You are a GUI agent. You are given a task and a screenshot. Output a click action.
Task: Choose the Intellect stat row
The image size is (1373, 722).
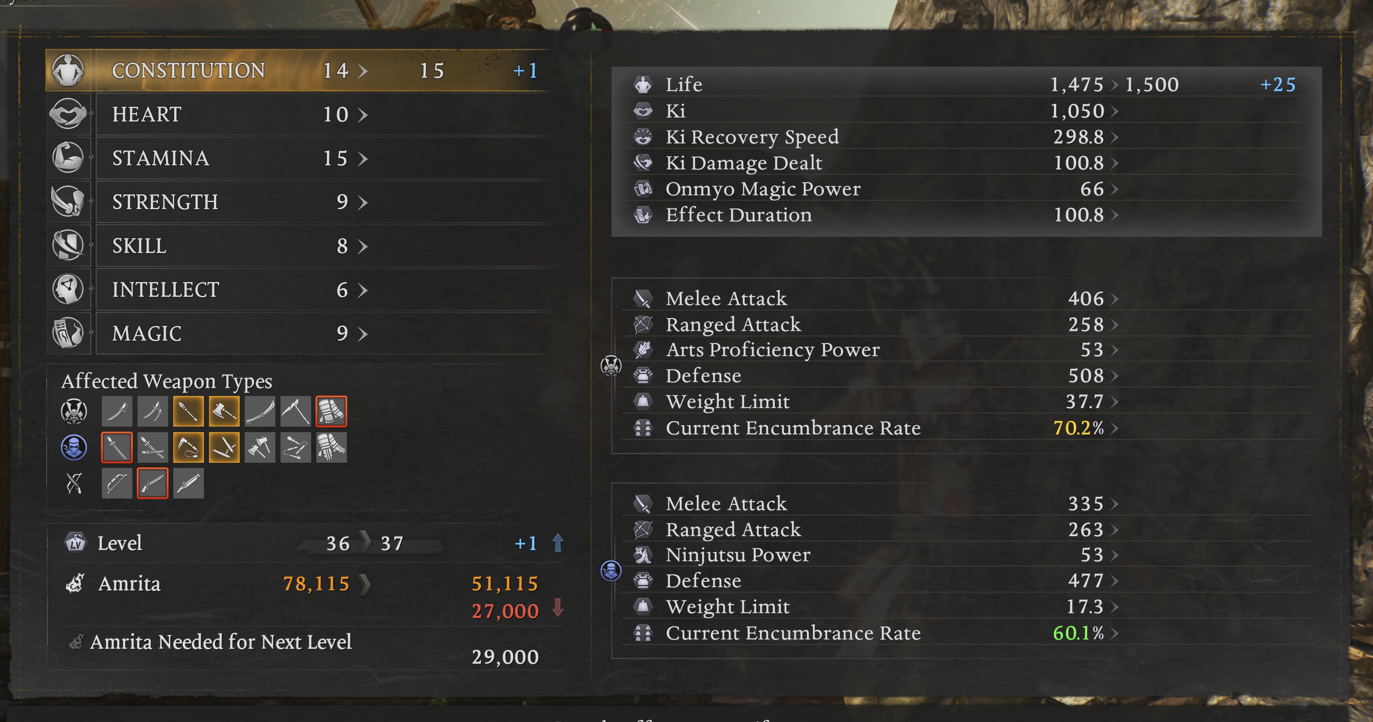click(x=300, y=291)
